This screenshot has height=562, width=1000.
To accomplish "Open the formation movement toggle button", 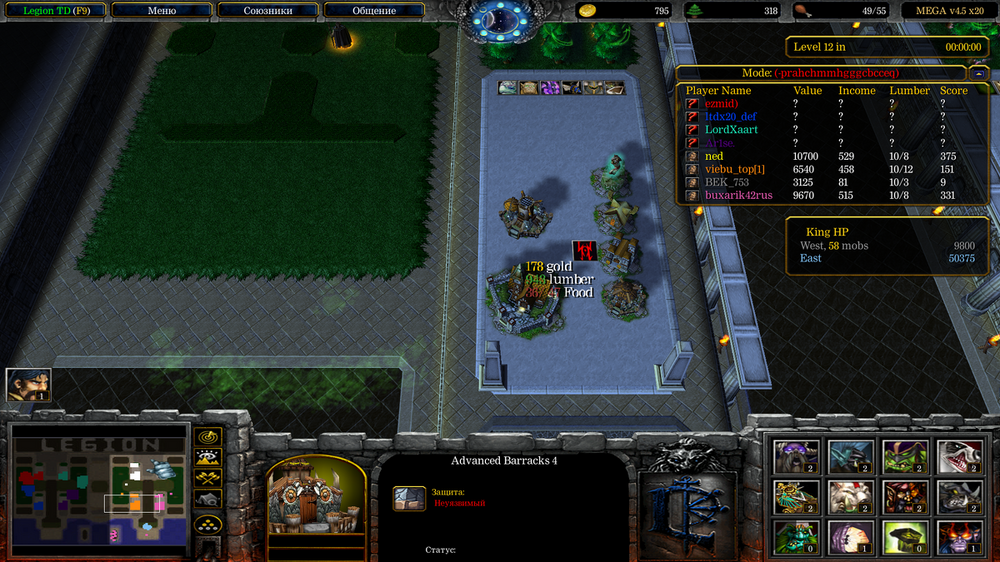I will point(208,524).
